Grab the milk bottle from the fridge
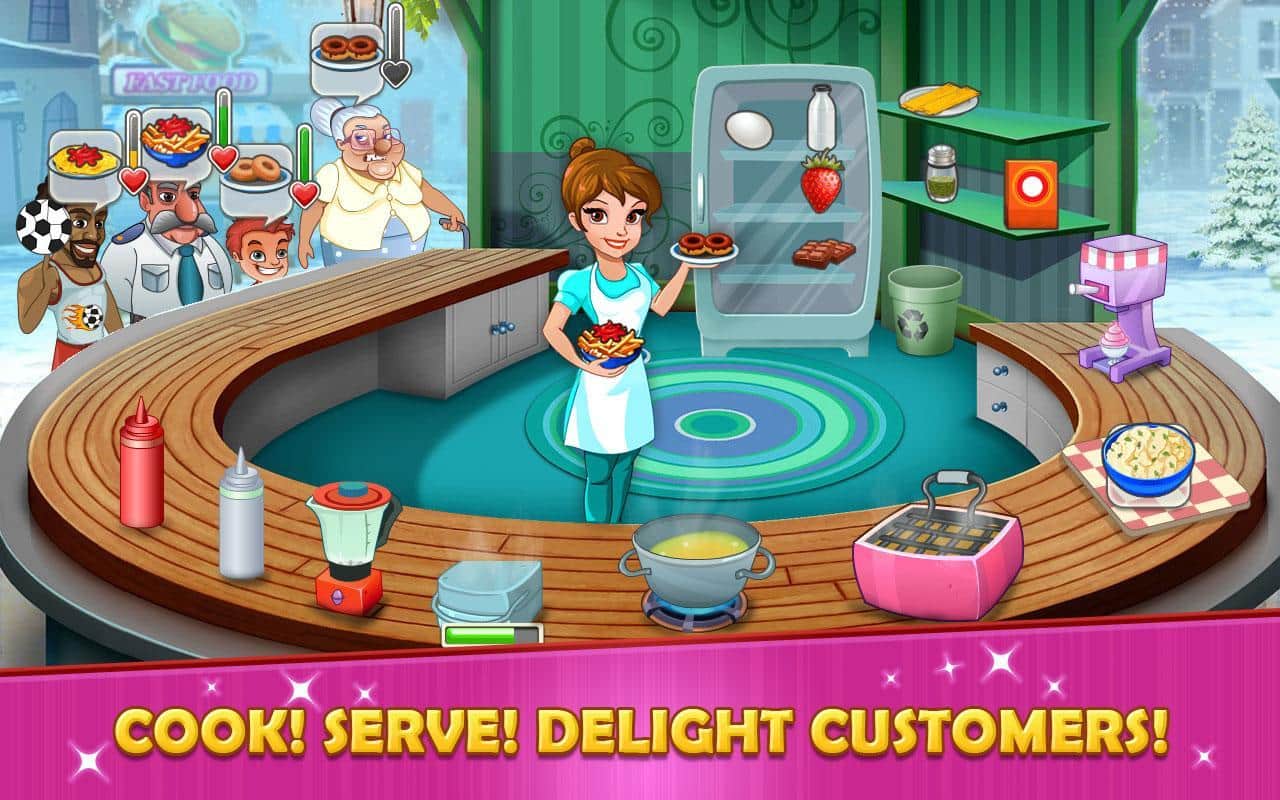 click(x=820, y=115)
